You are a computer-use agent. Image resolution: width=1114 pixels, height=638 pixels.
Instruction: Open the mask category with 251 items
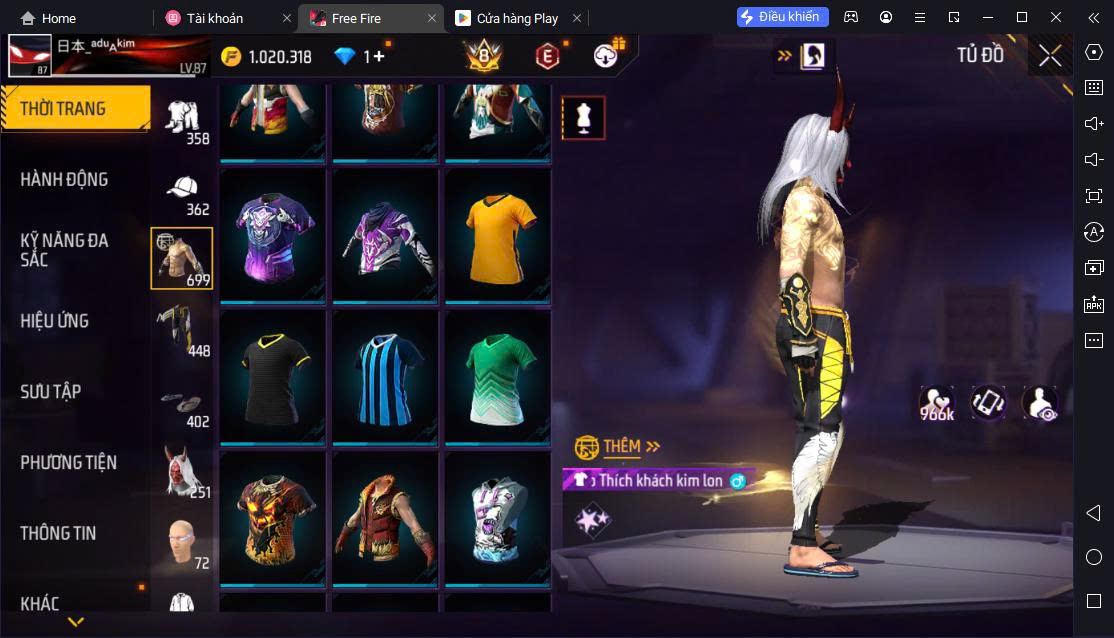[181, 470]
